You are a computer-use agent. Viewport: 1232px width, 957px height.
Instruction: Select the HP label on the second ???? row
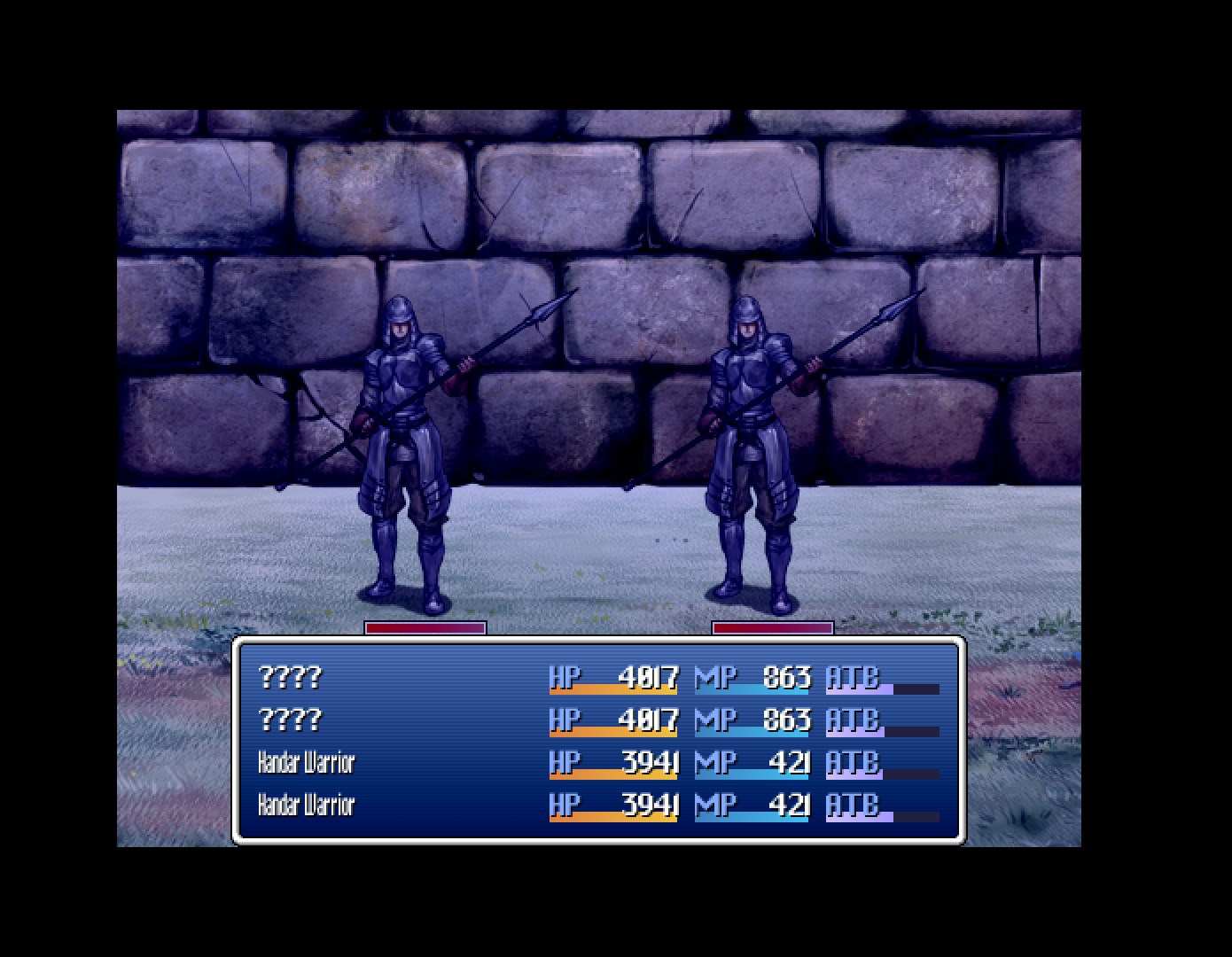[x=565, y=720]
